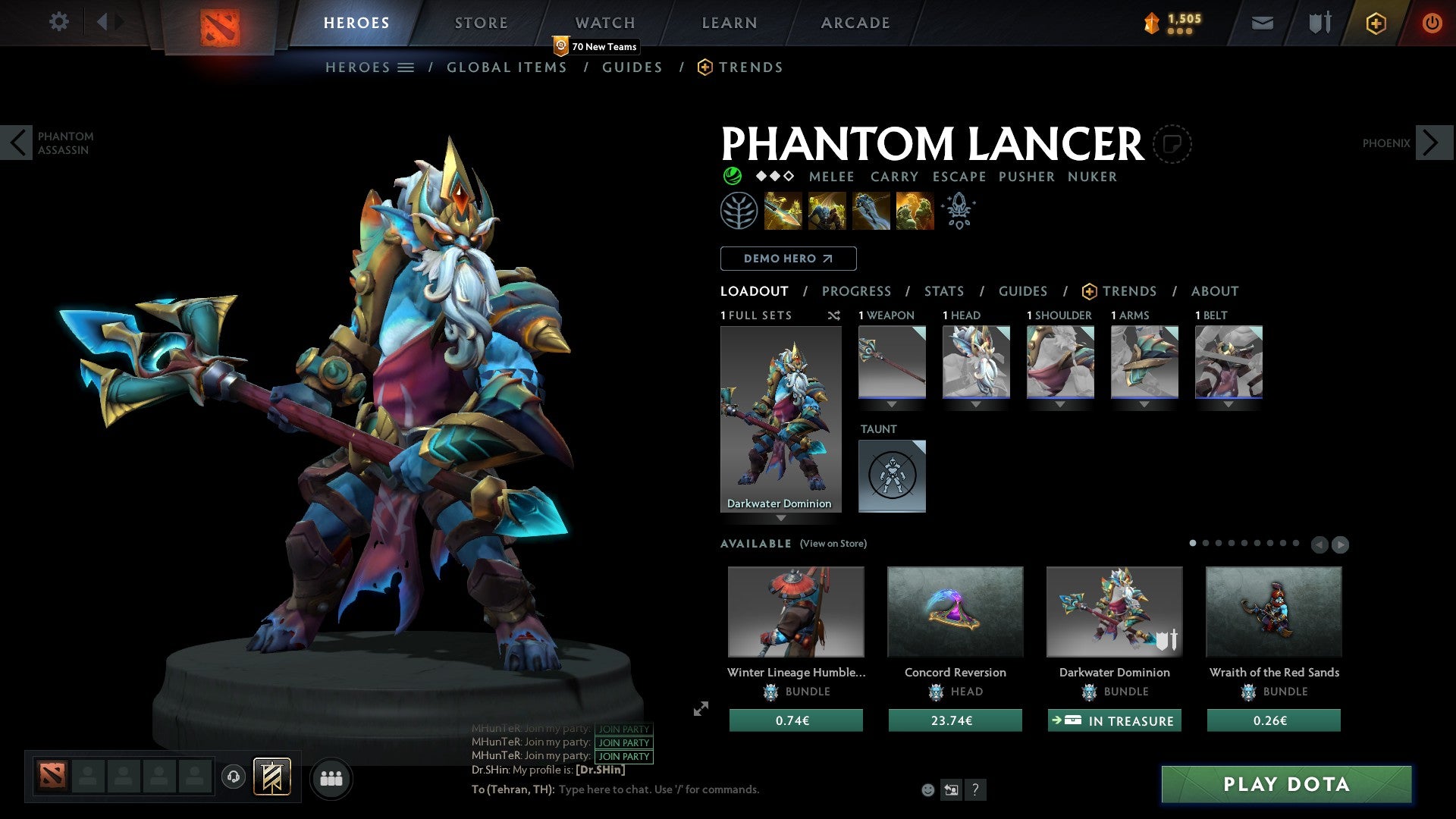Open the Heroes hamburger menu
1456x819 pixels.
[x=406, y=67]
